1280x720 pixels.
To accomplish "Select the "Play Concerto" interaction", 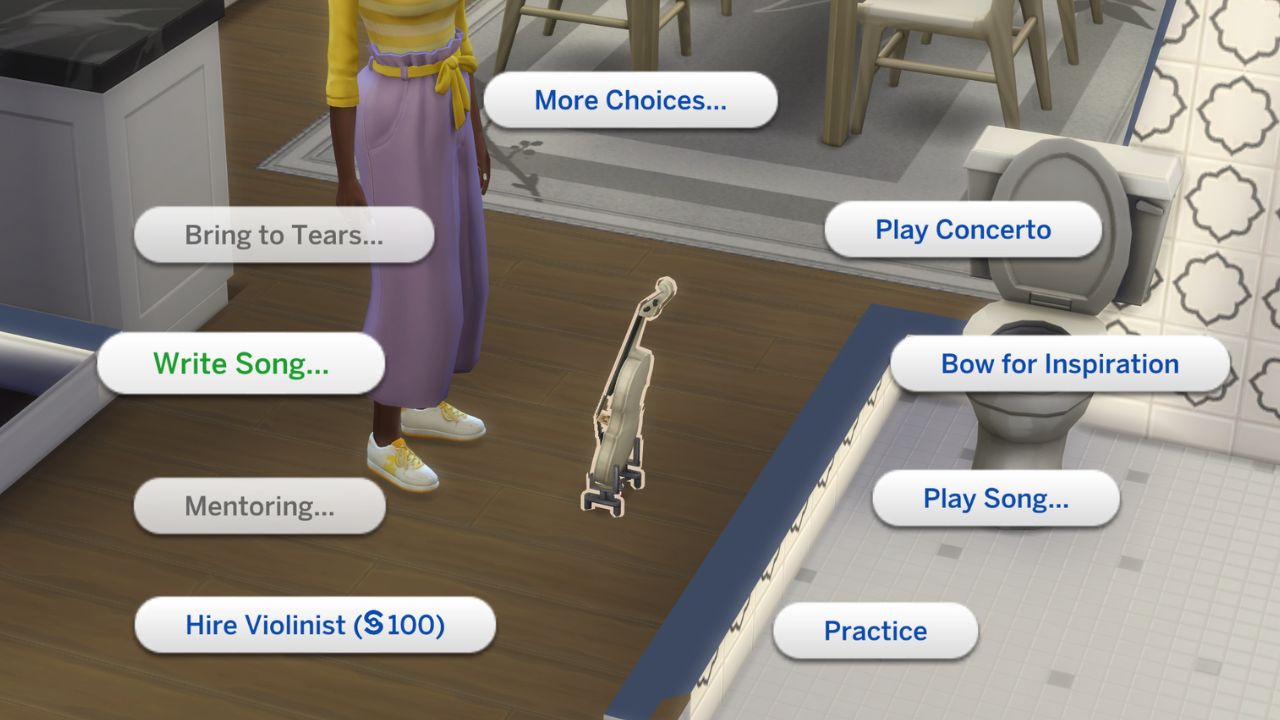I will tap(963, 229).
